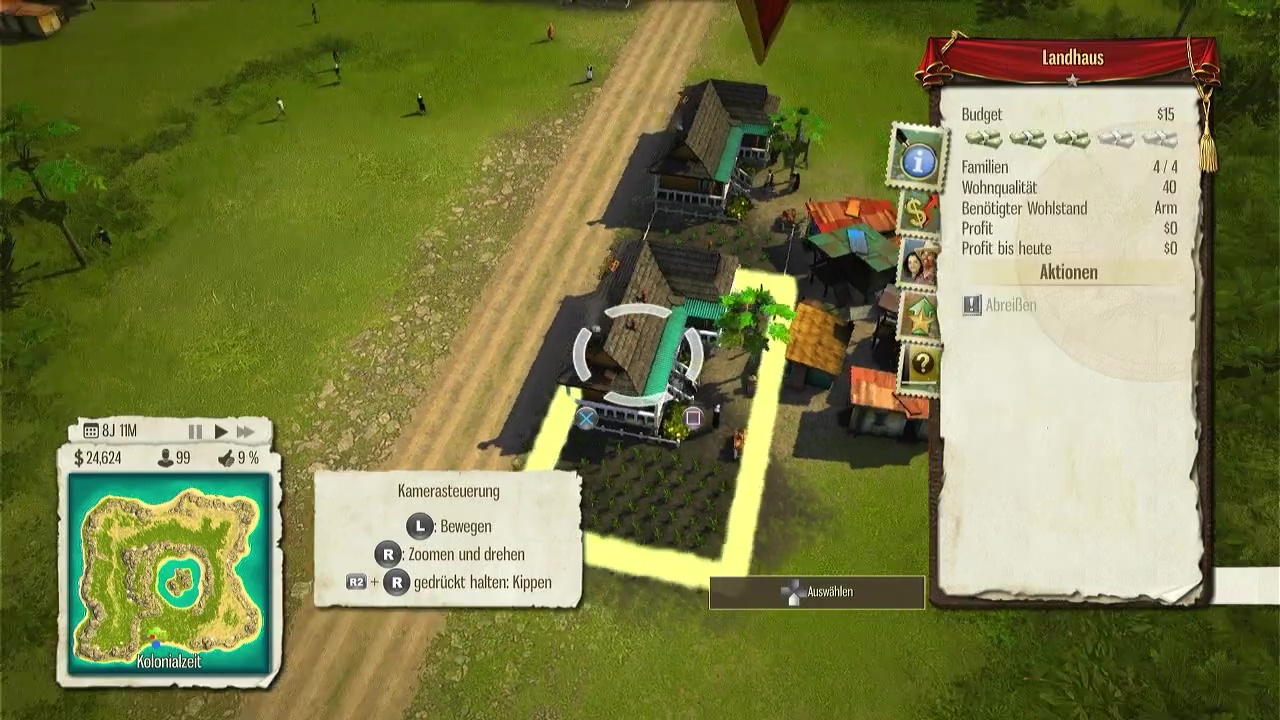Show the residents portrait tab
The image size is (1280, 720).
[x=918, y=263]
